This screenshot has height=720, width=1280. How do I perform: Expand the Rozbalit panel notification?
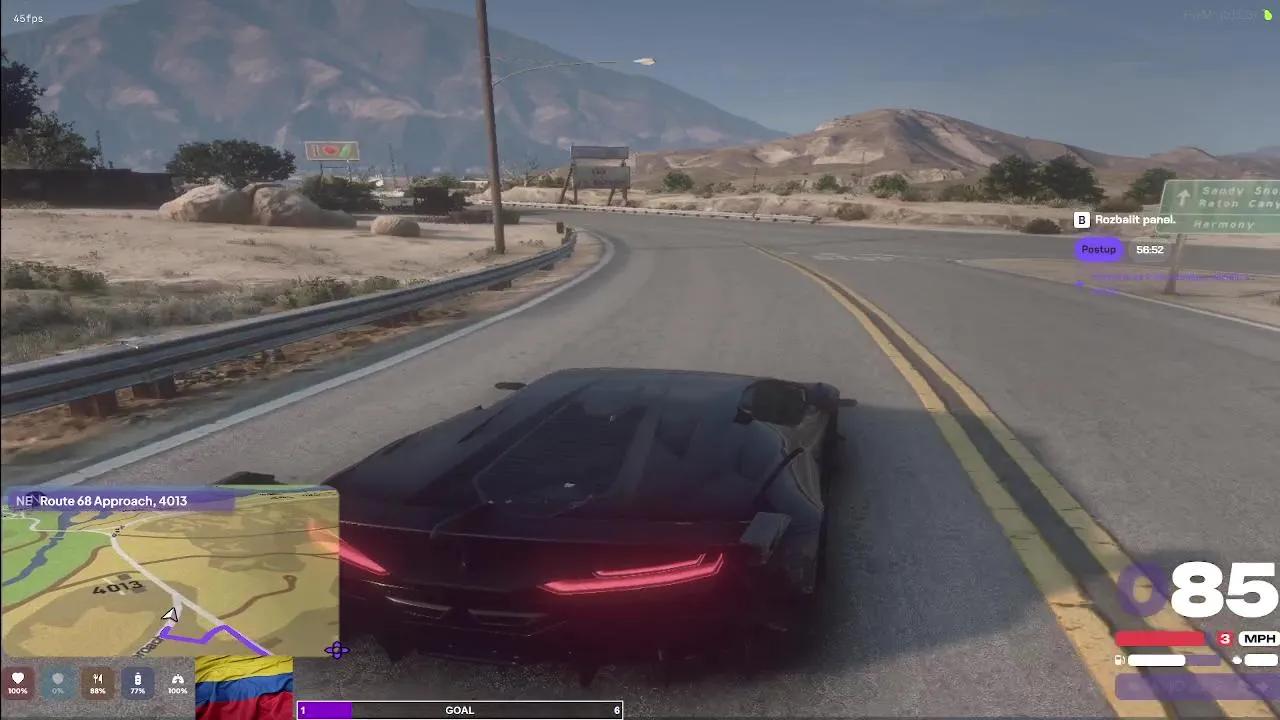click(x=1135, y=220)
